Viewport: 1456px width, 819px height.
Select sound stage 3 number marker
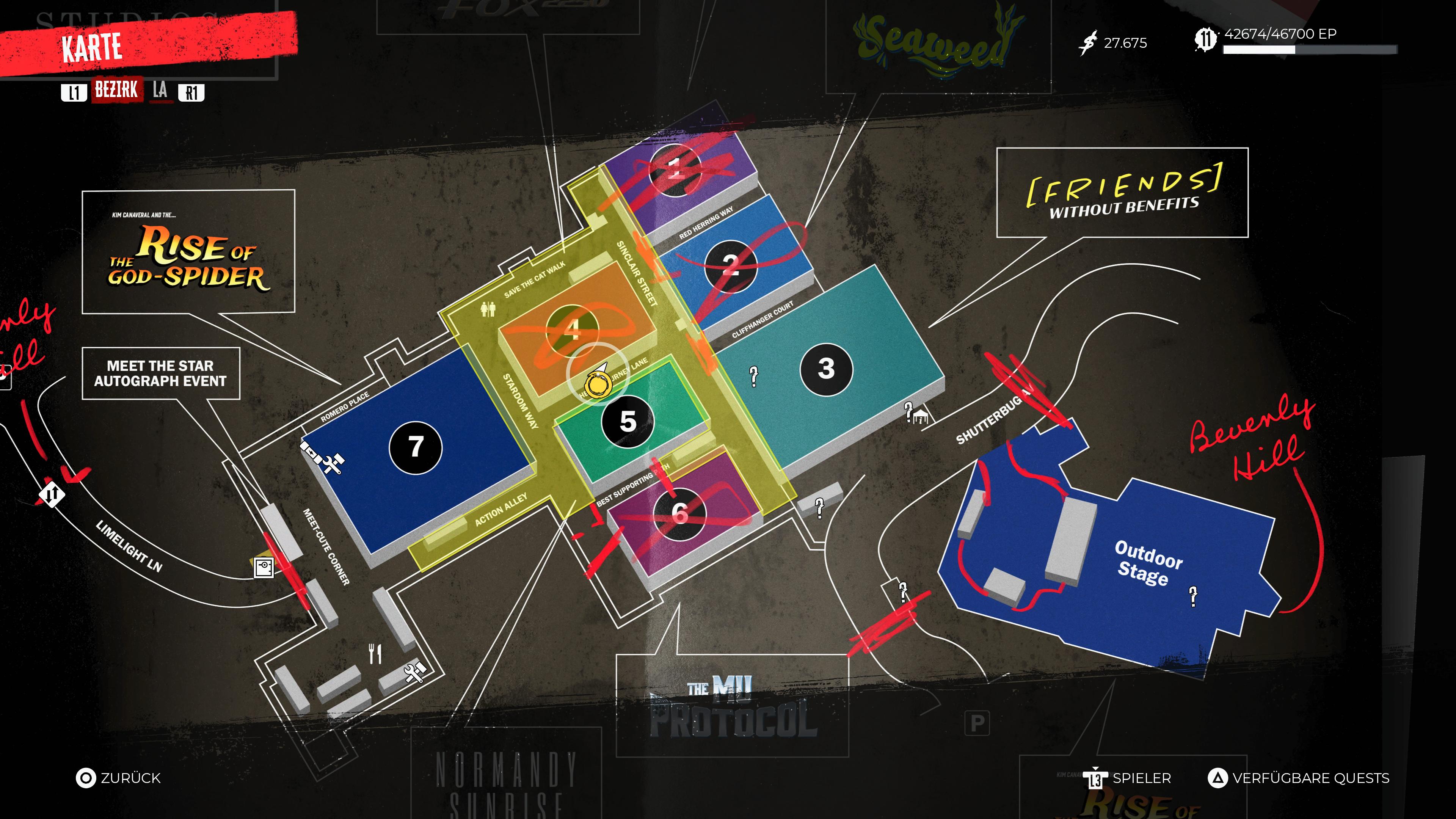pyautogui.click(x=826, y=369)
